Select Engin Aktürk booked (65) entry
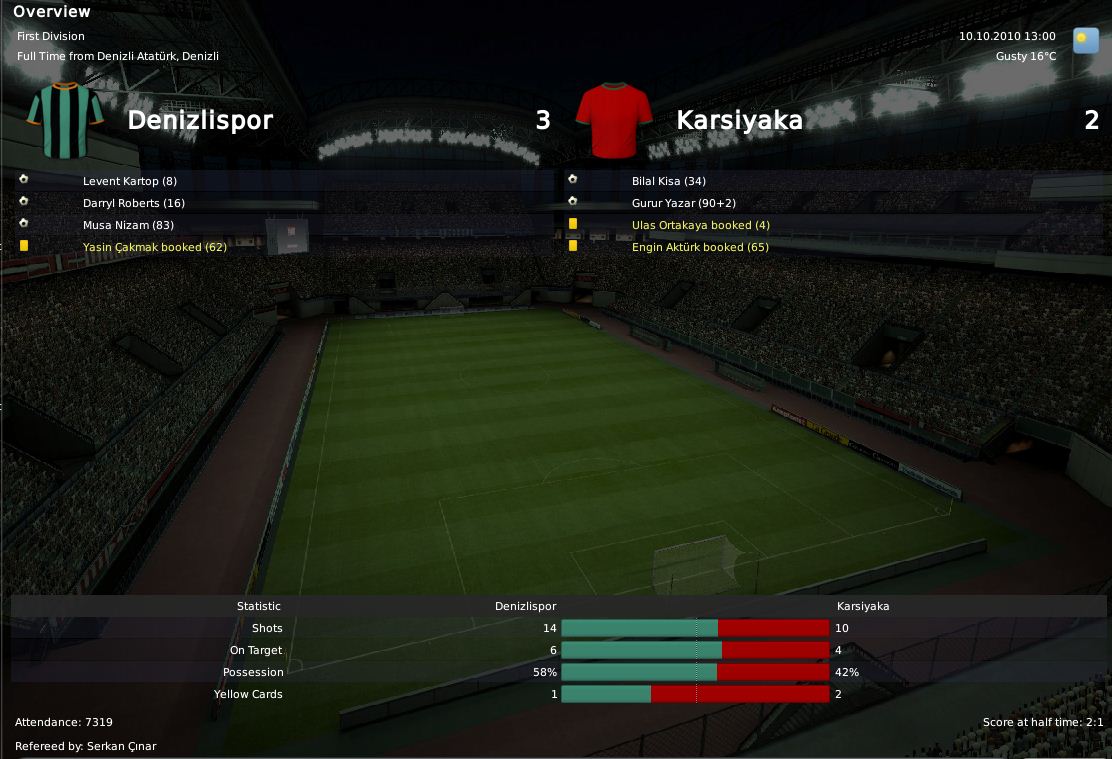 pyautogui.click(x=700, y=247)
